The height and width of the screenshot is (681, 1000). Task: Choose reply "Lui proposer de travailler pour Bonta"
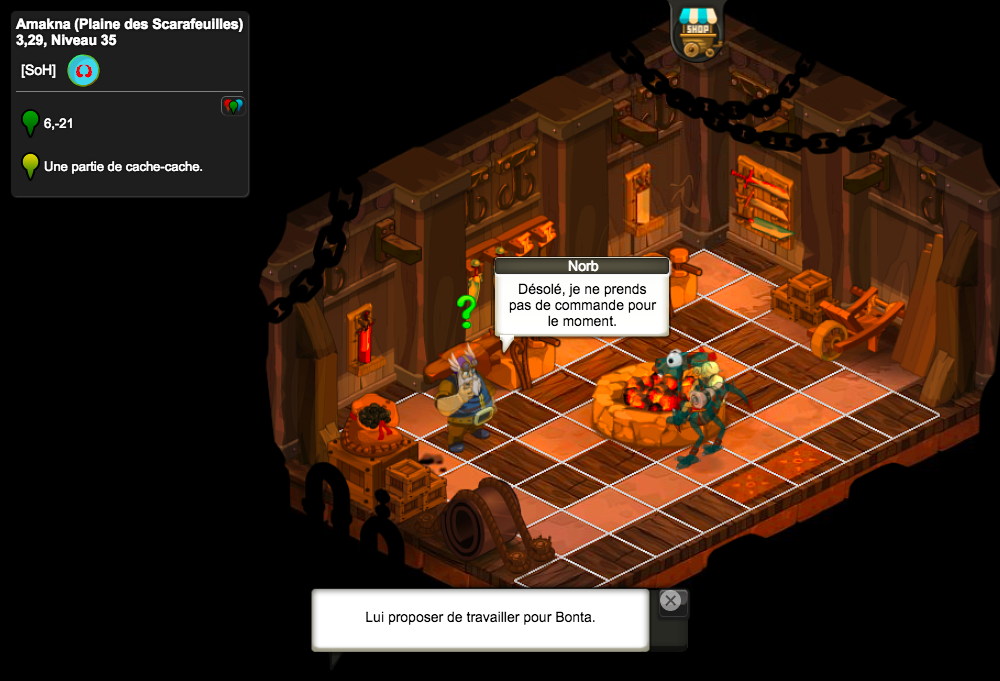(x=480, y=617)
